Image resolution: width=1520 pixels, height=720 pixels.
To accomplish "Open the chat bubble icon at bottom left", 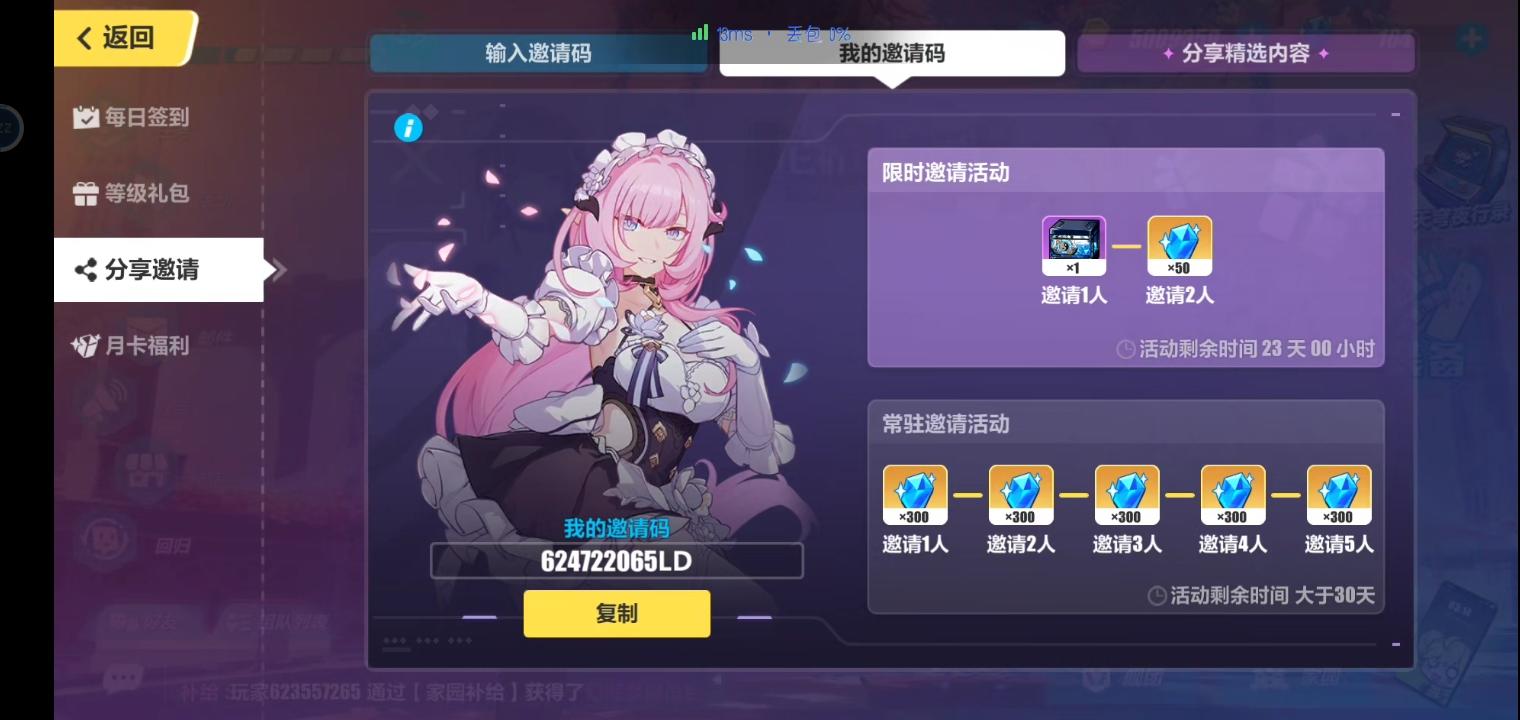I will (122, 677).
